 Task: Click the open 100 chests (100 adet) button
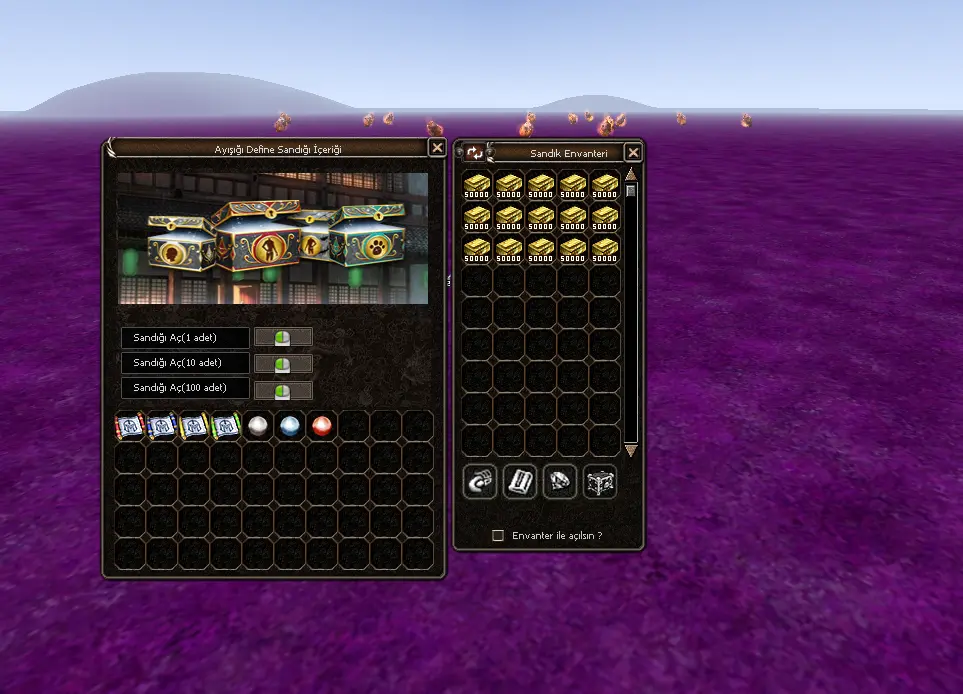coord(284,389)
